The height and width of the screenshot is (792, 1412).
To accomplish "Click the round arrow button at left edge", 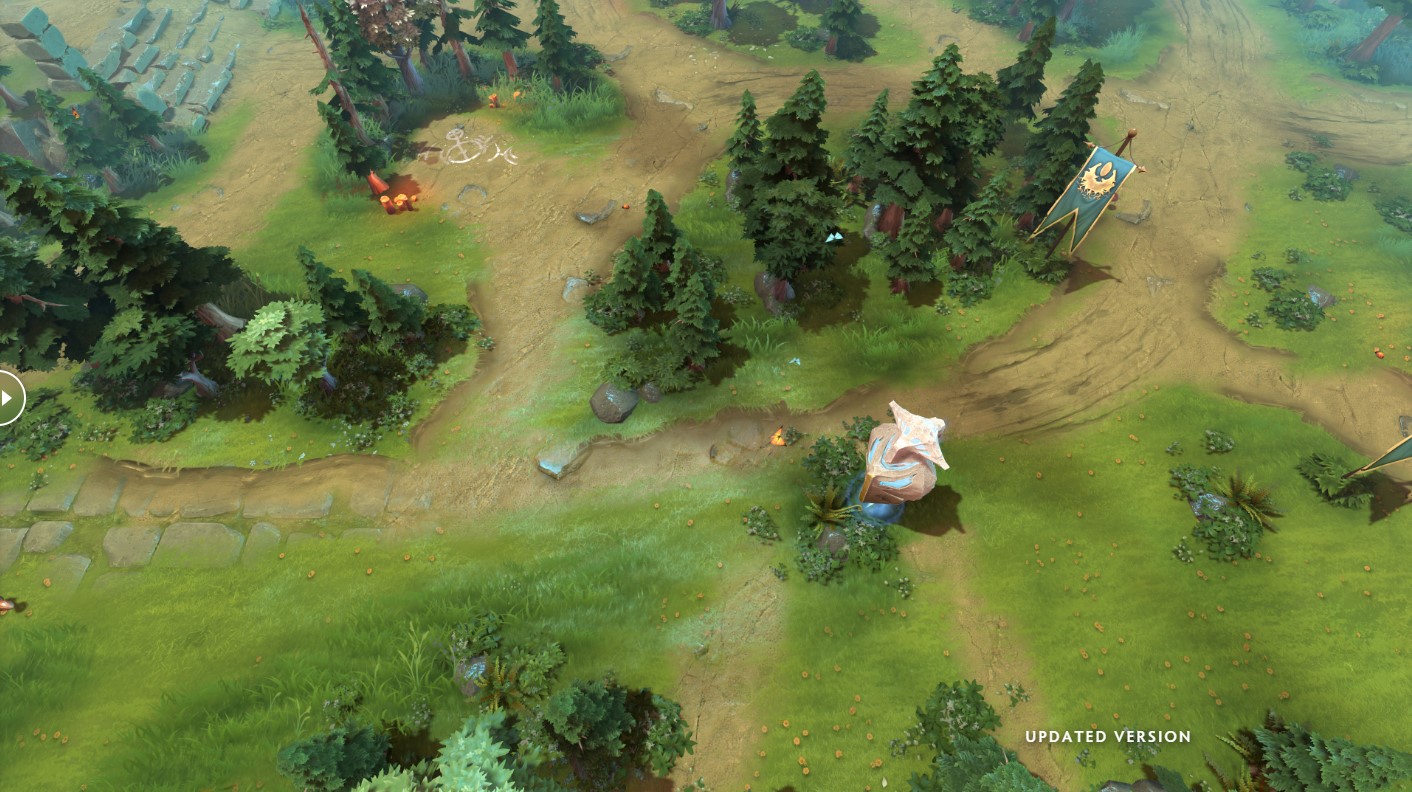I will pos(8,397).
